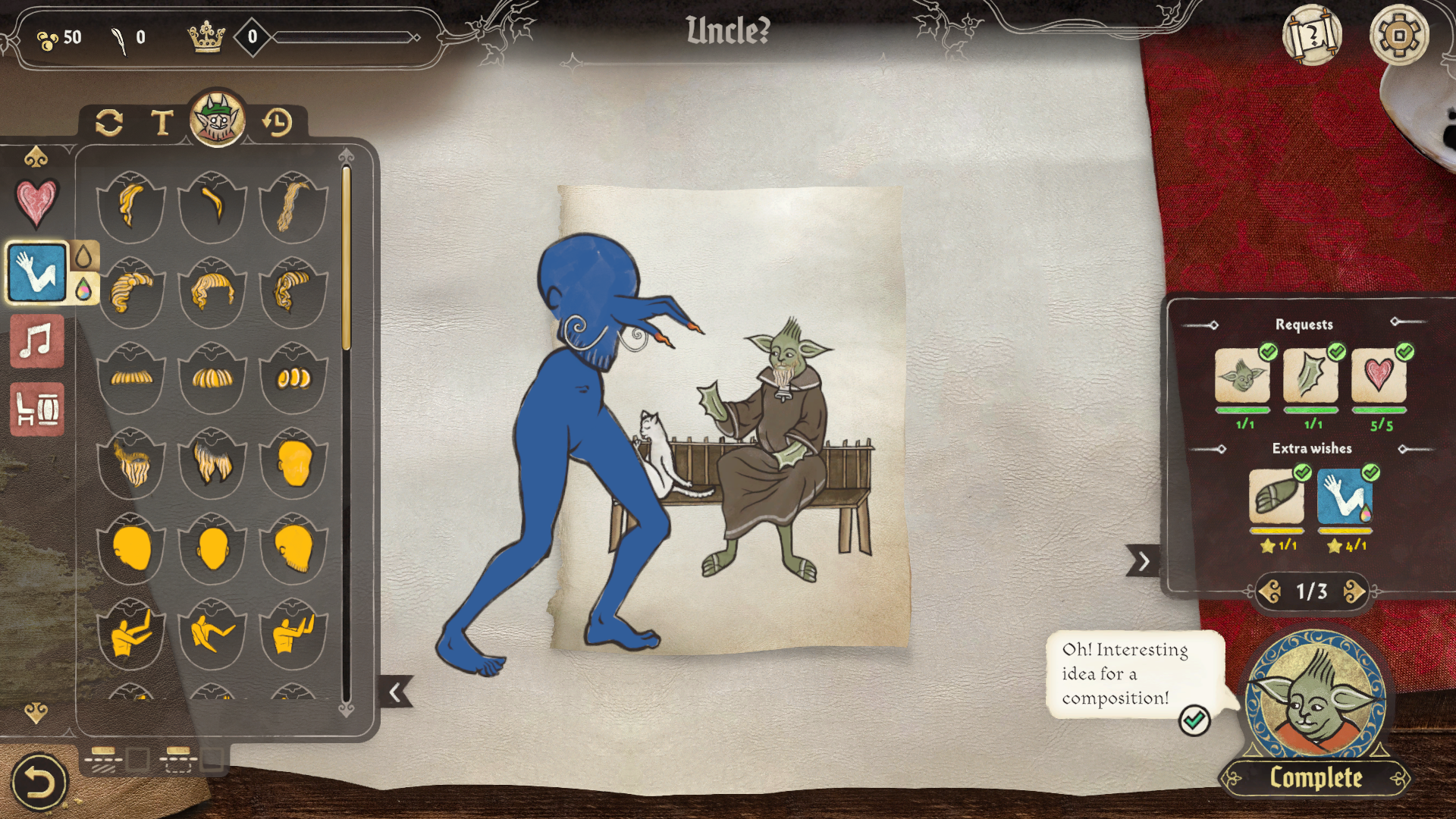This screenshot has height=819, width=1456.
Task: Toggle the single-color droplet beside the arm tool
Action: tap(83, 257)
